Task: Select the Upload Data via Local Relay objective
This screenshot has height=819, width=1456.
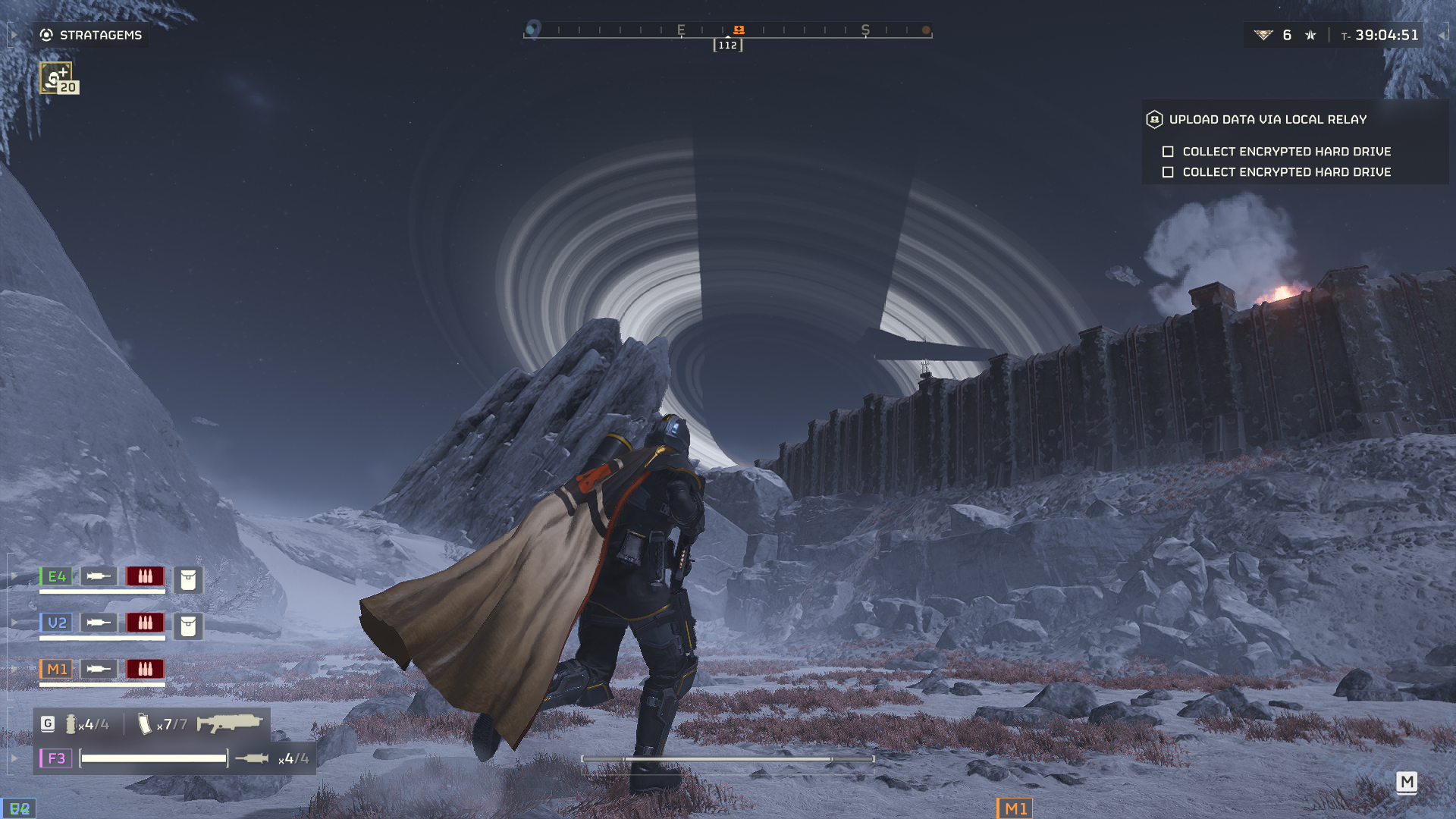Action: pyautogui.click(x=1267, y=119)
